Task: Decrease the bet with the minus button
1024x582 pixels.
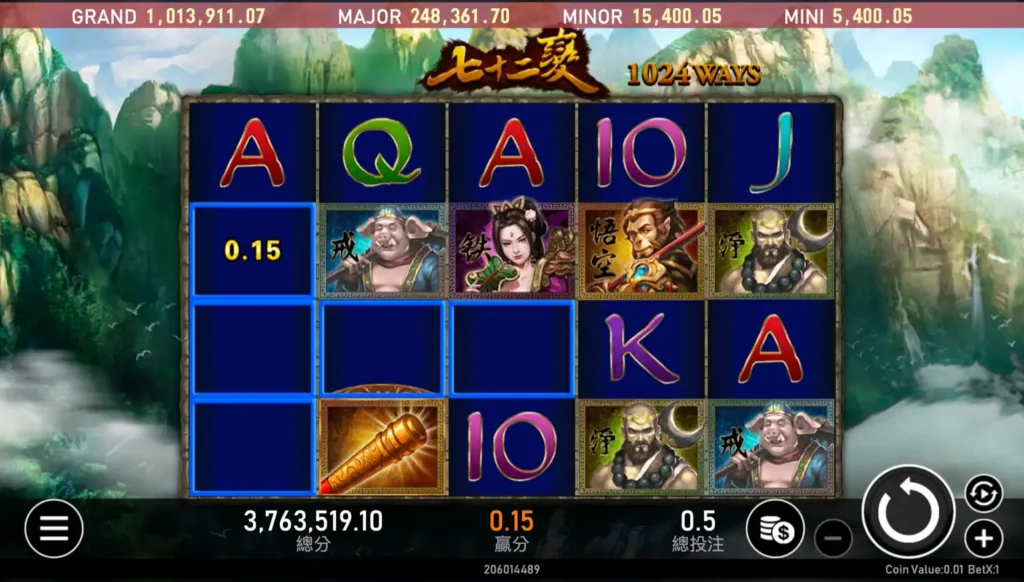Action: click(833, 538)
